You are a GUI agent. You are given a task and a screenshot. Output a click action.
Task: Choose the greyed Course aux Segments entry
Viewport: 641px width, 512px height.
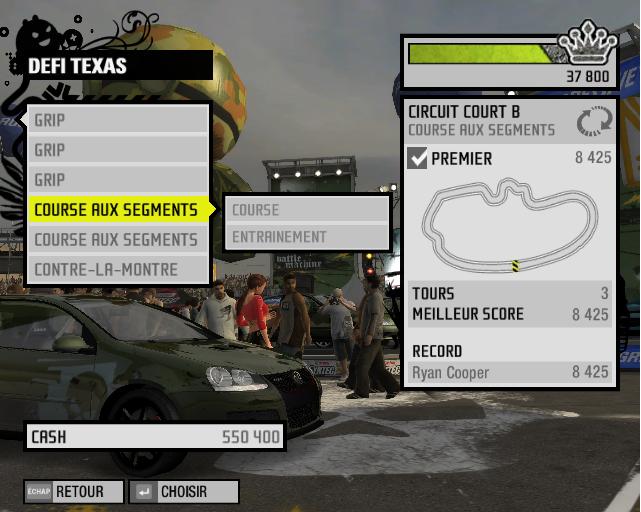pos(116,240)
